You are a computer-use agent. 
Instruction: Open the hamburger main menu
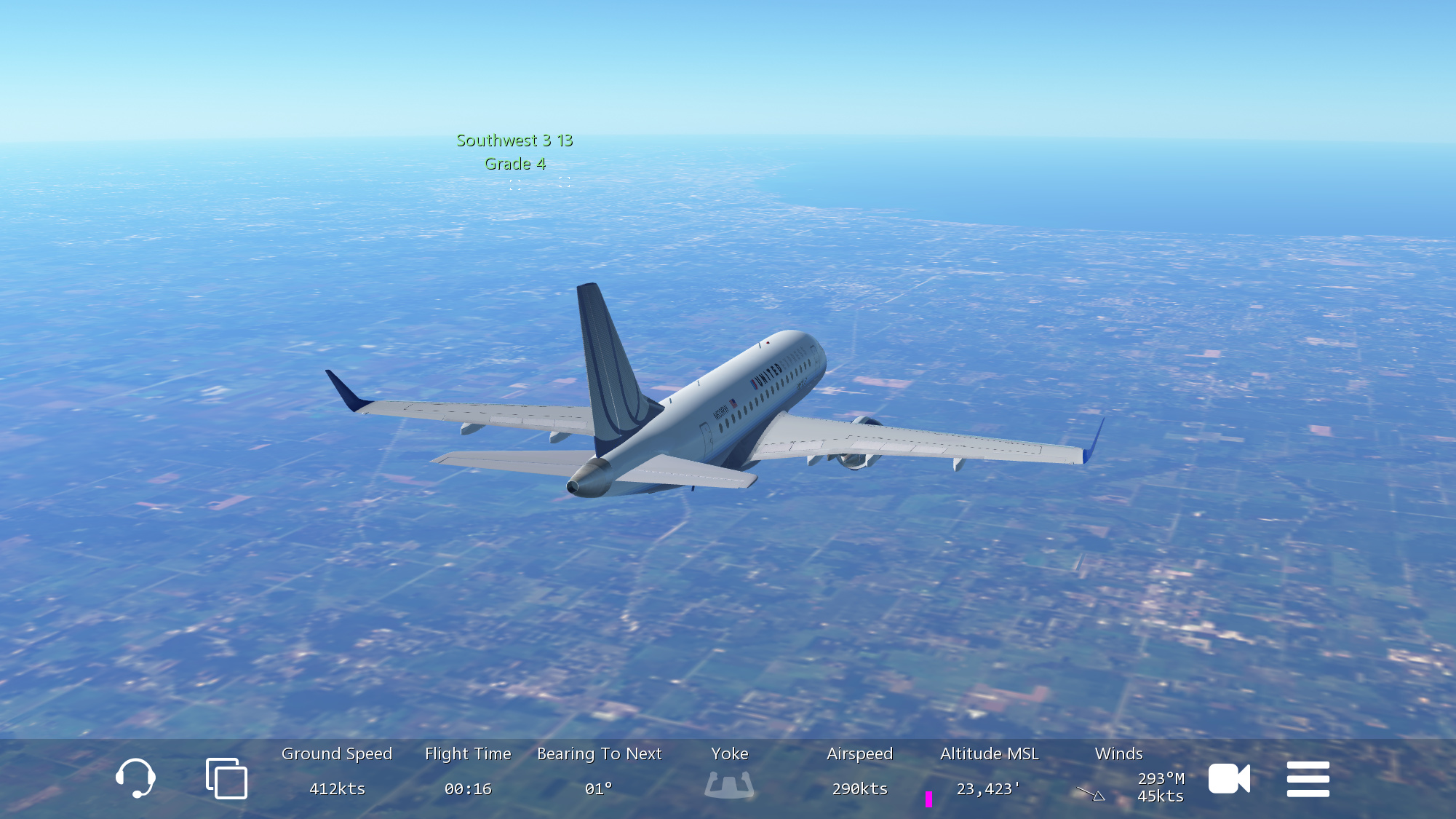coord(1308,779)
